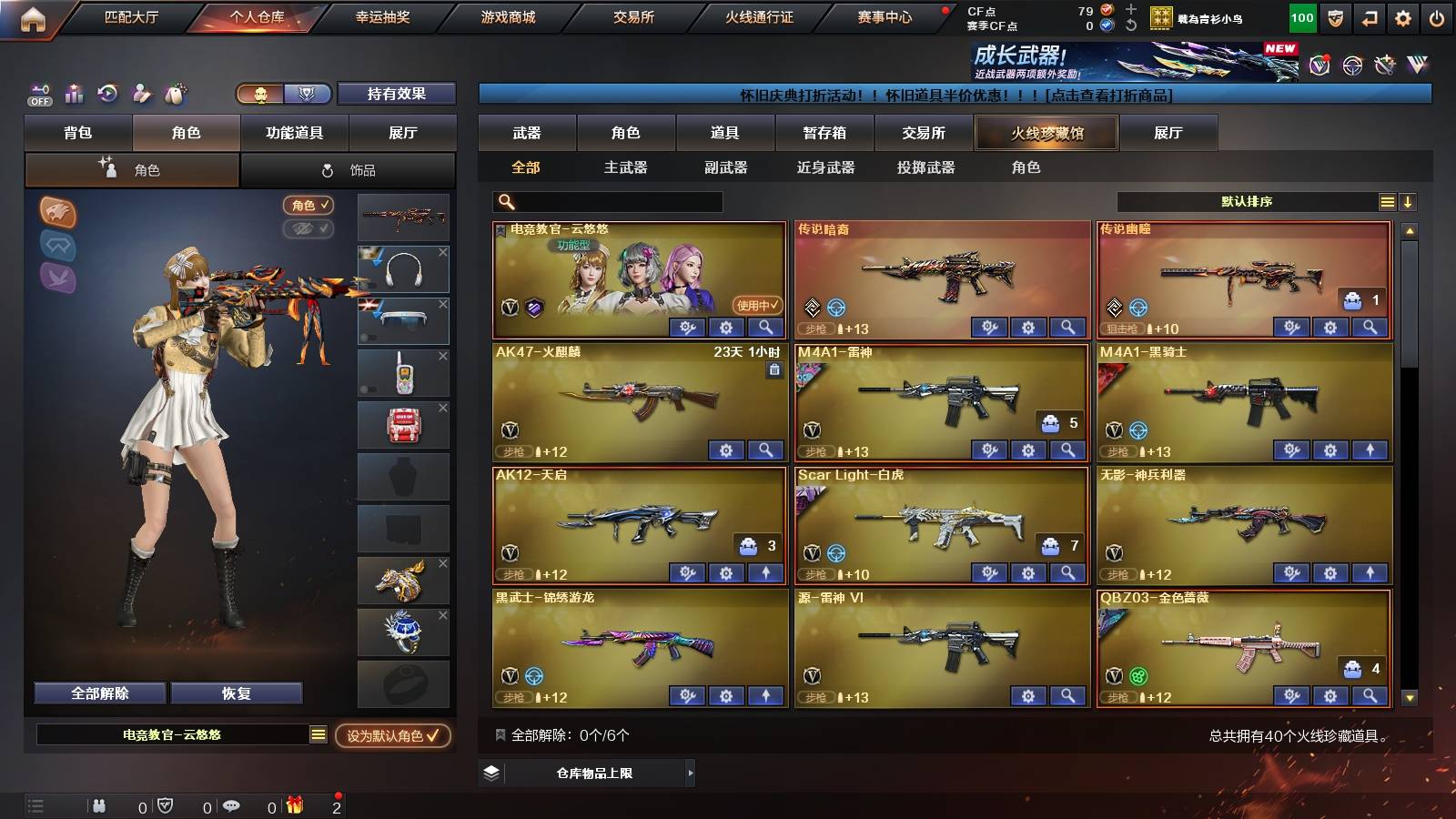
Task: Click the shield security icon near the gear
Action: tap(1335, 16)
